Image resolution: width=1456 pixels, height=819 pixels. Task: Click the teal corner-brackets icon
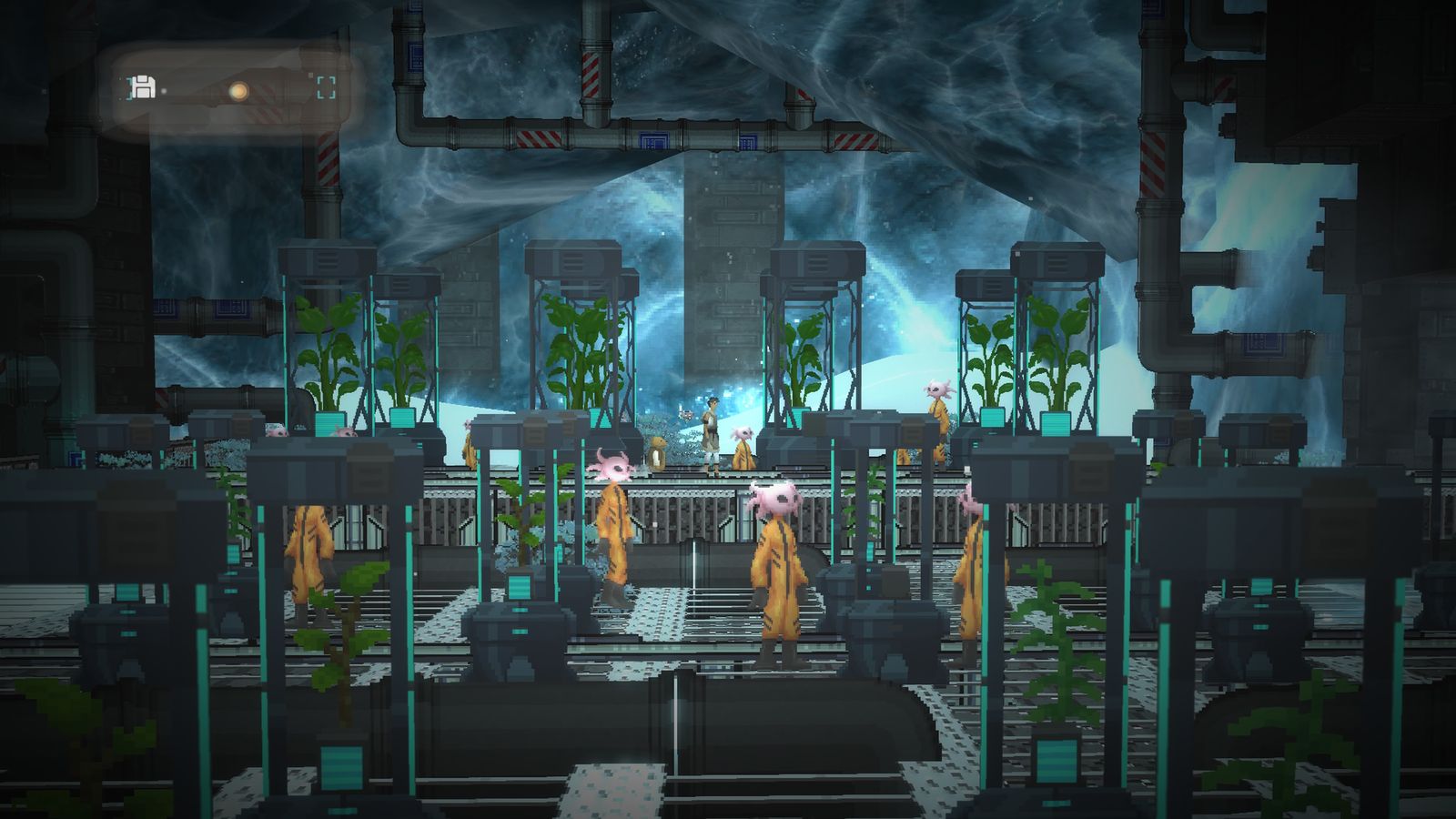pyautogui.click(x=326, y=88)
